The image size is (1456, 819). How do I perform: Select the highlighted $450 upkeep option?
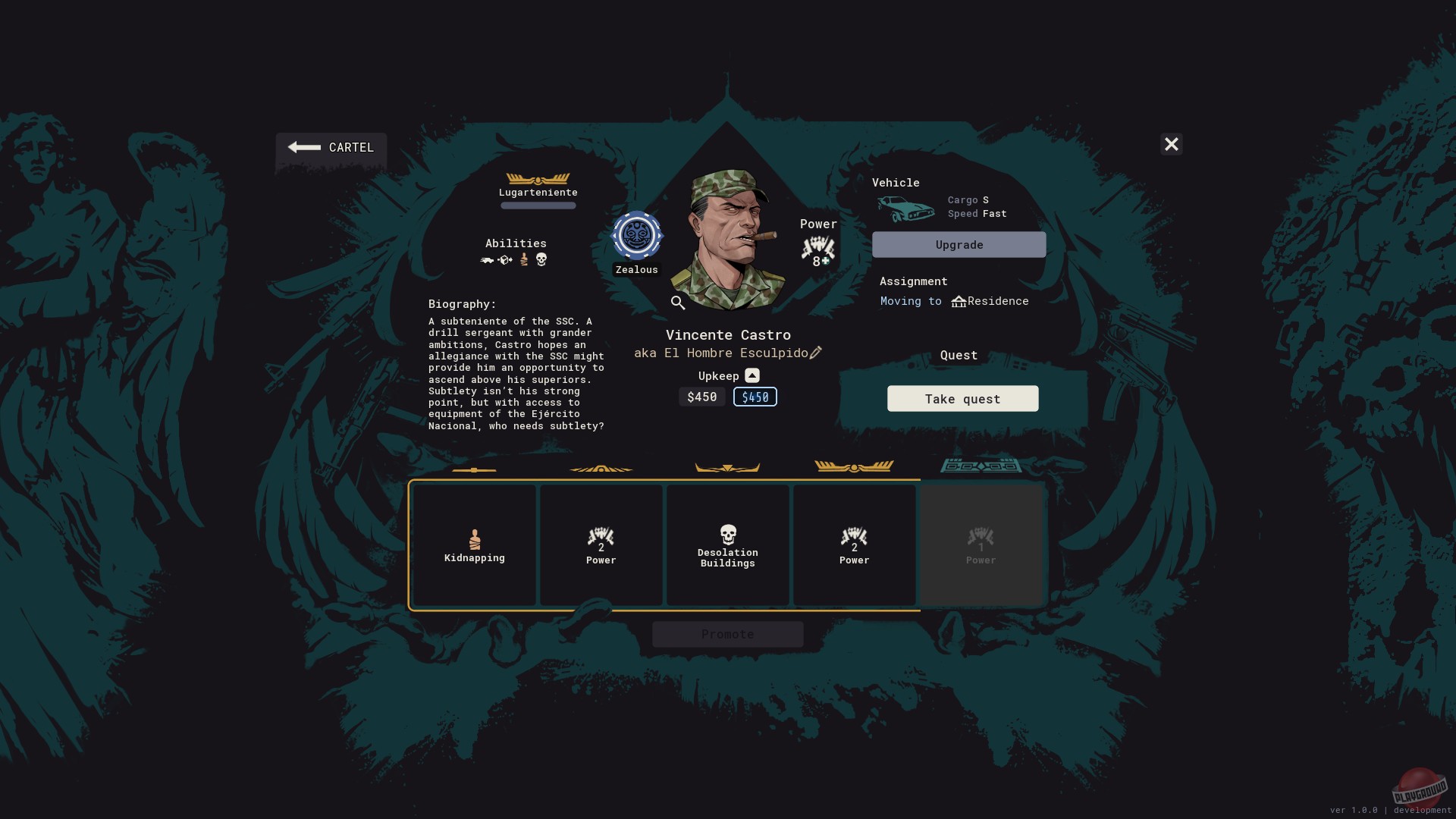click(x=755, y=397)
